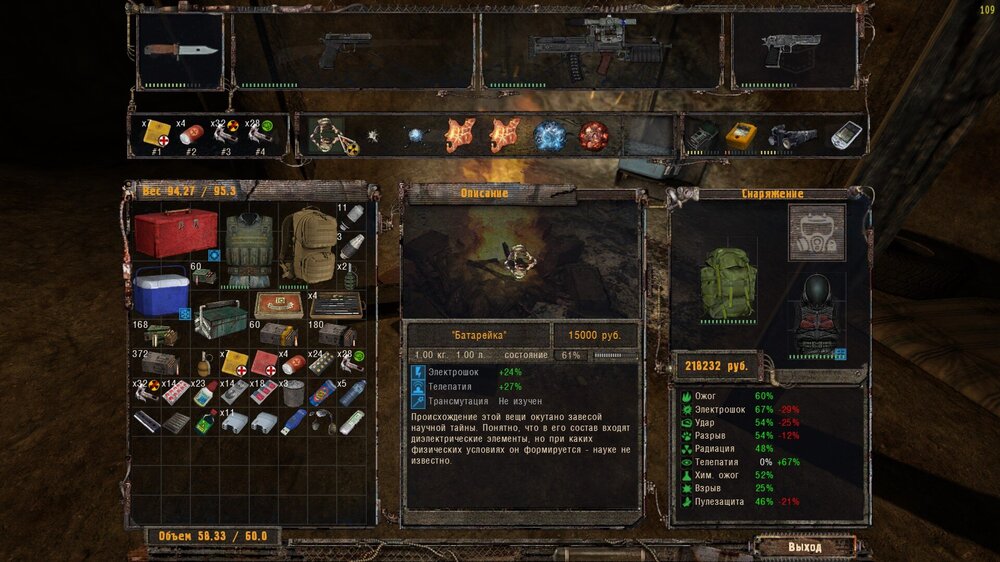Use the yellow medkit quick slot #1
The image size is (1000, 562).
[x=157, y=136]
